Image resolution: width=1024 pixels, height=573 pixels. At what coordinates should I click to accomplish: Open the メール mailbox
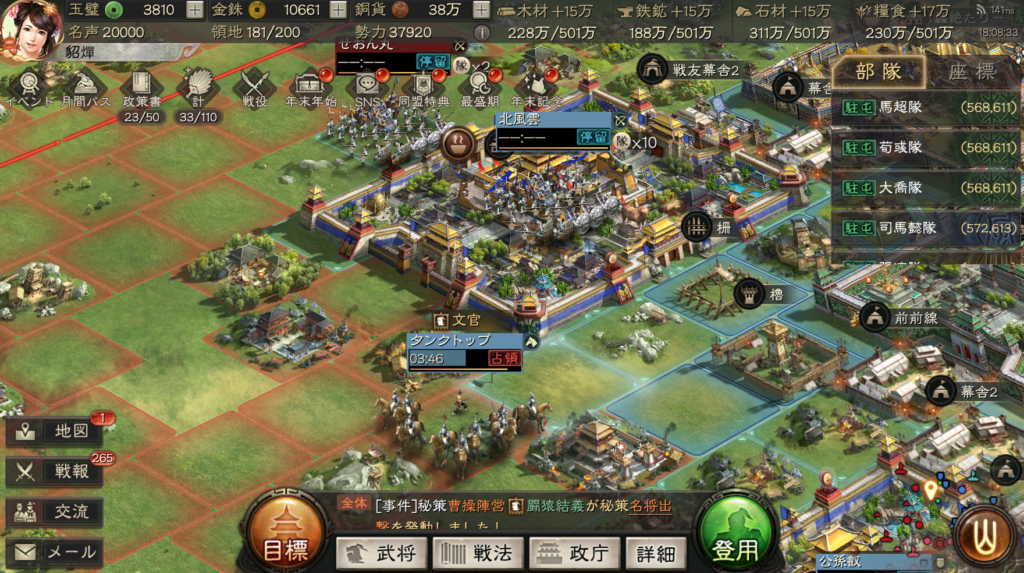click(x=55, y=552)
